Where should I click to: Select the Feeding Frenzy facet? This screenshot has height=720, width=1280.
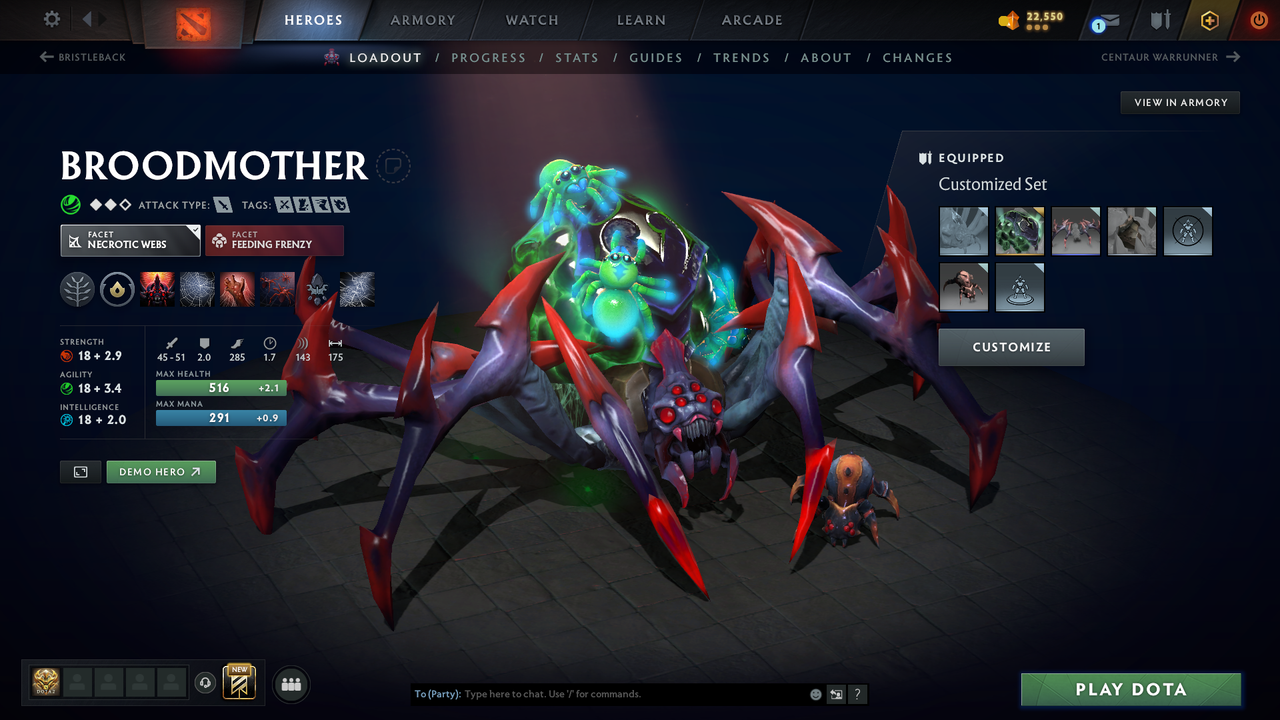274,240
